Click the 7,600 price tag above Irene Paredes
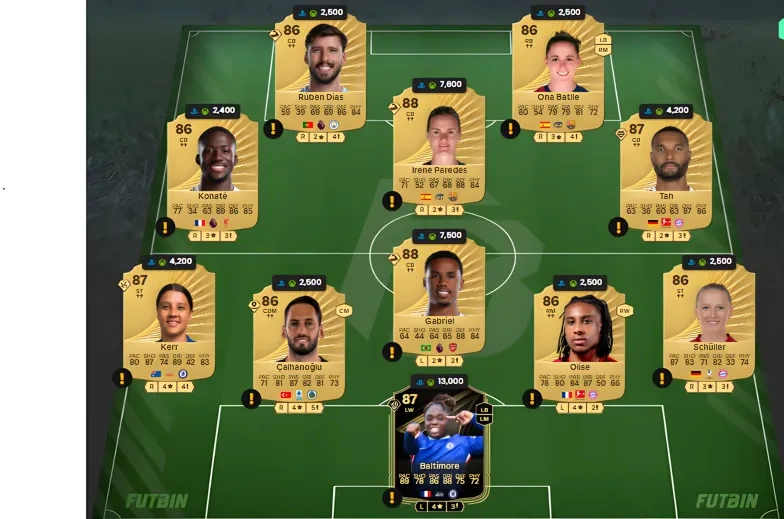 (x=439, y=85)
